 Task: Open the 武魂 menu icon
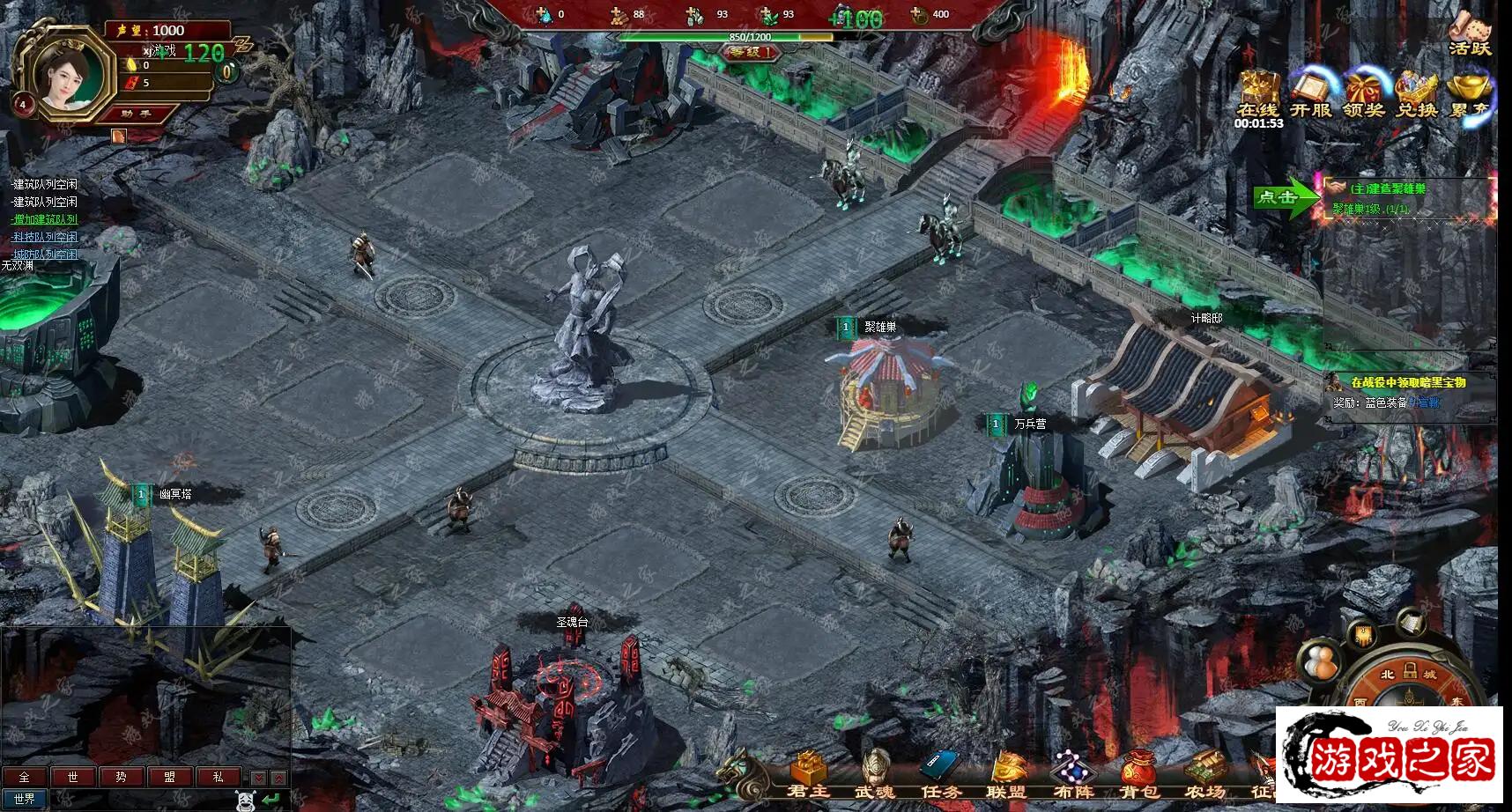(x=874, y=774)
